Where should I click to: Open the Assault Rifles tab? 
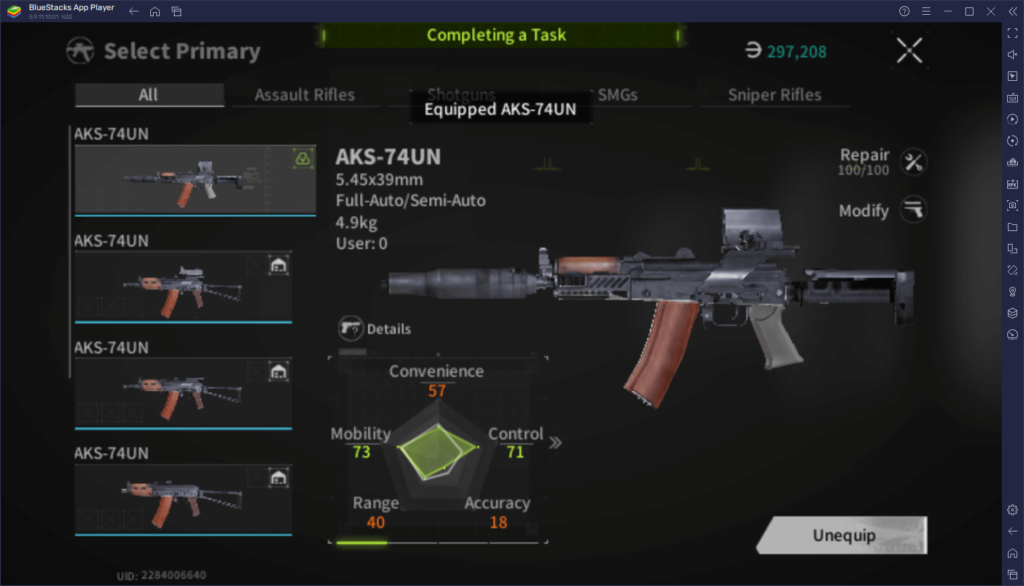coord(304,95)
